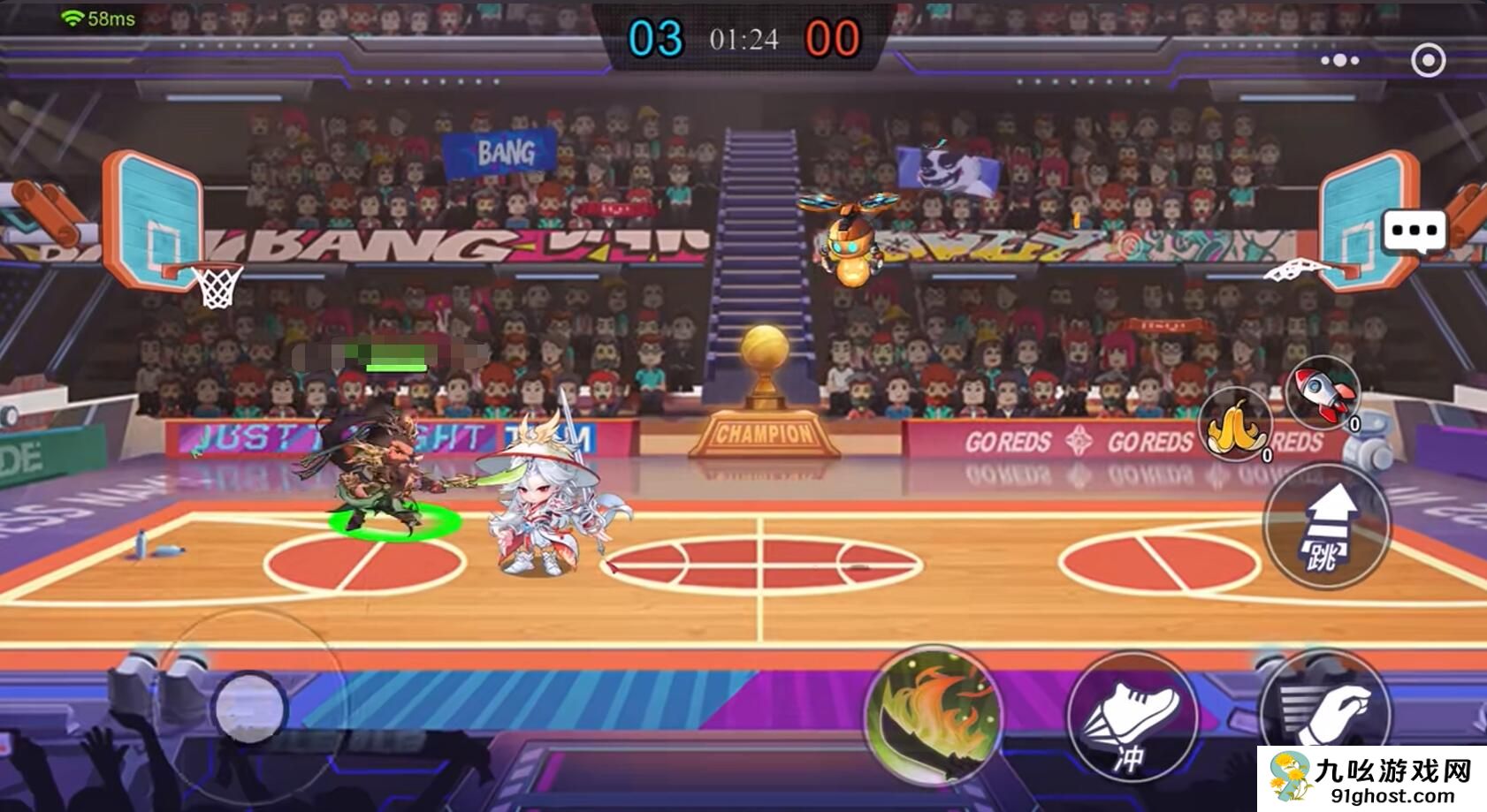Launch the rocket item
The height and width of the screenshot is (812, 1487).
1323,393
